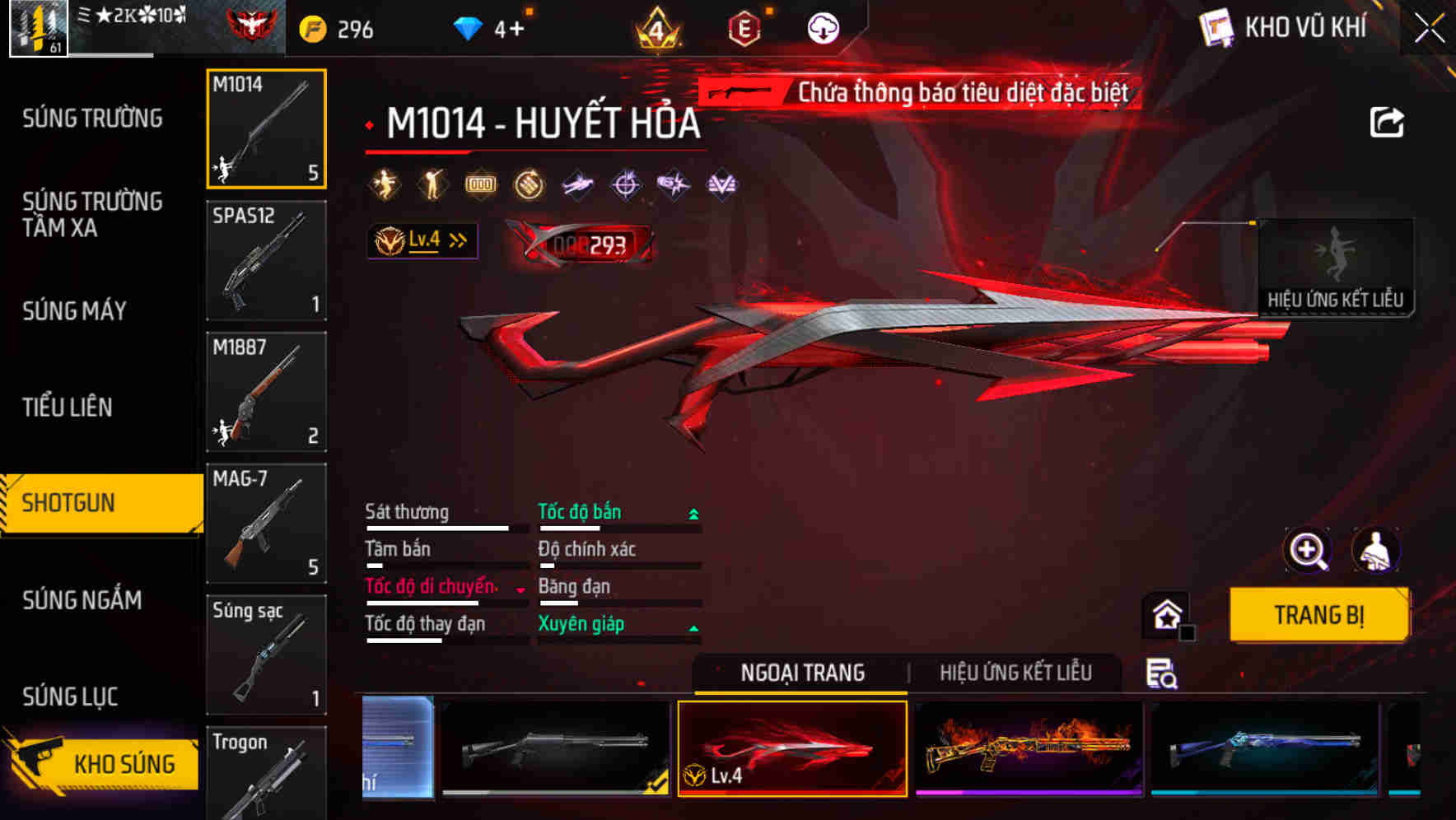Click the zoom magnifier icon near TRANG BỊ

pos(1307,550)
